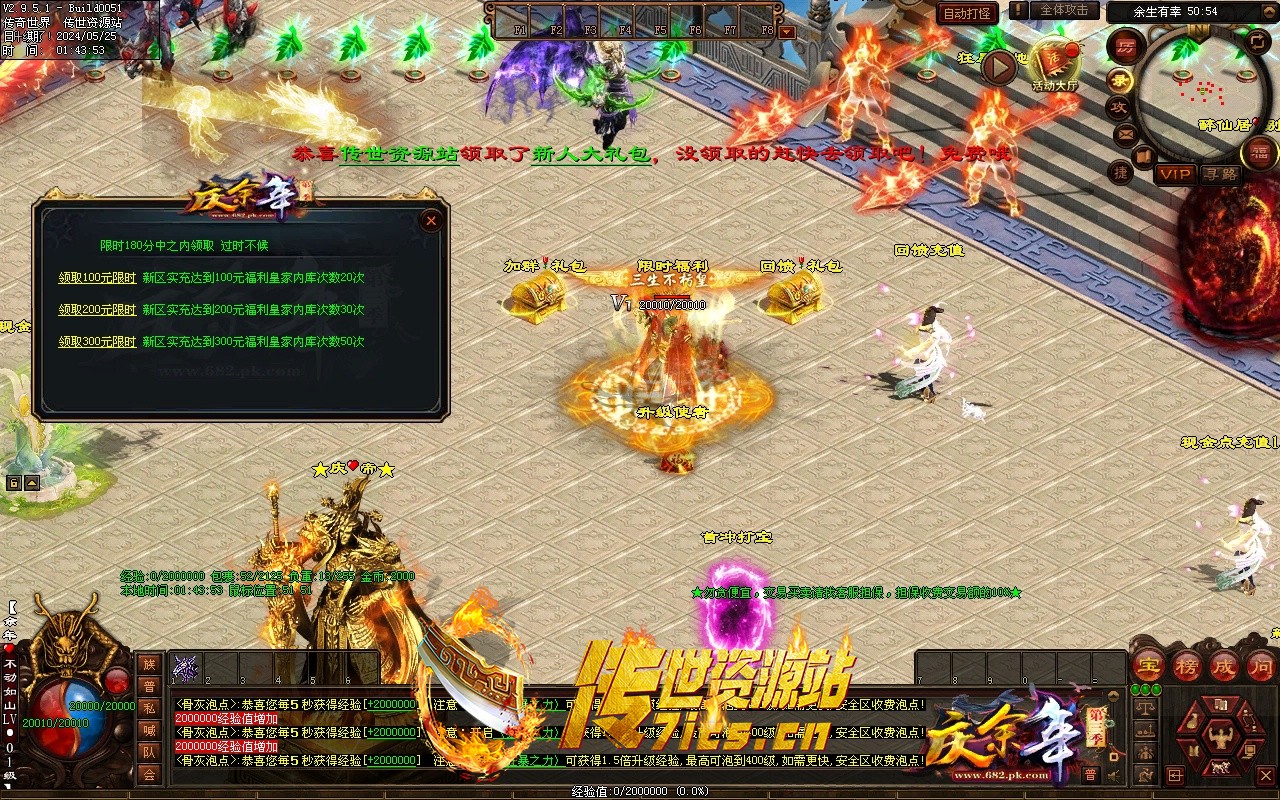The height and width of the screenshot is (800, 1280).
Task: Claim the 领取200元限时 reward link
Action: [97, 310]
